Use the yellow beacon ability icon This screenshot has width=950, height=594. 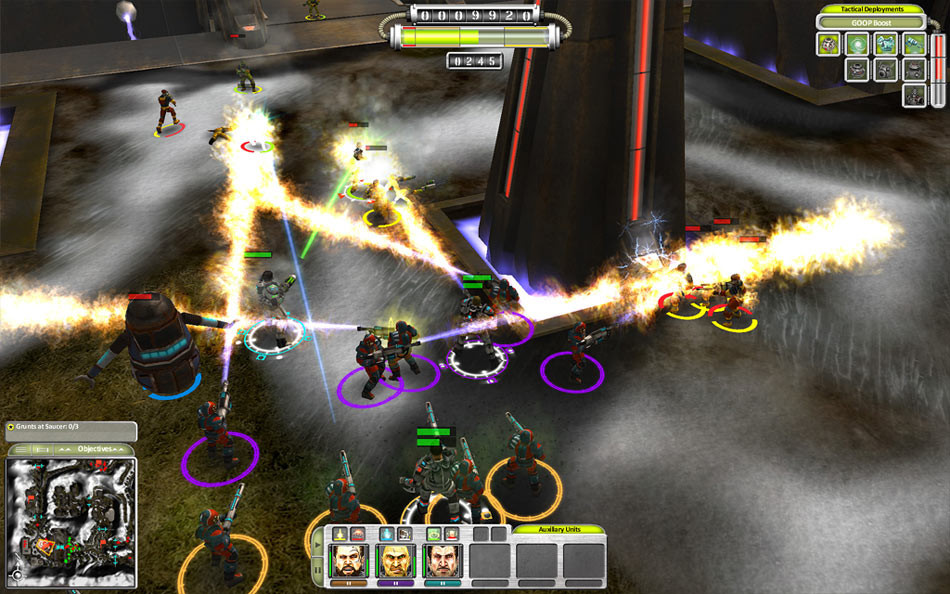point(340,534)
